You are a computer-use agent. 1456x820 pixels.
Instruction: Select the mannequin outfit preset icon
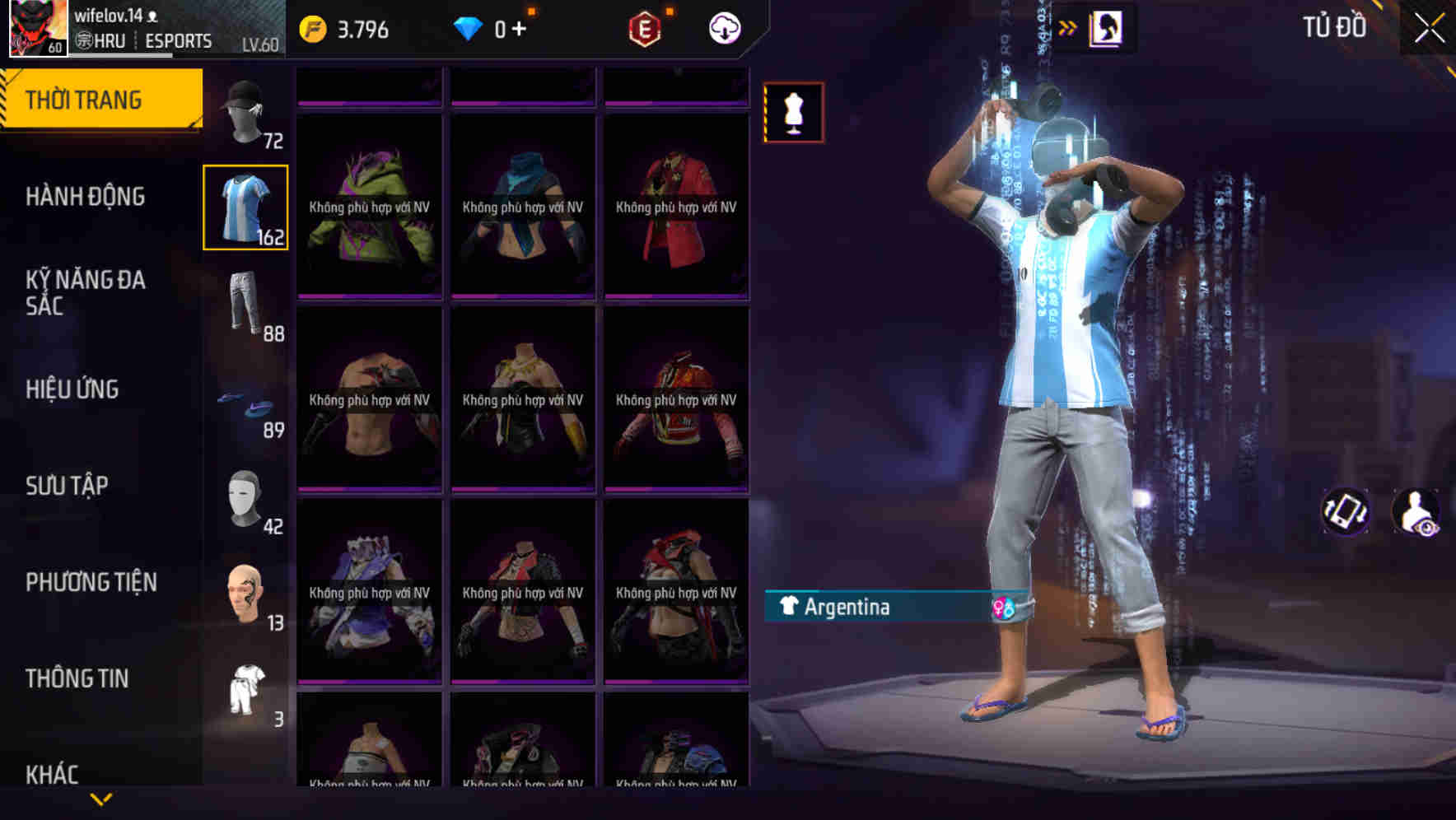(x=793, y=113)
